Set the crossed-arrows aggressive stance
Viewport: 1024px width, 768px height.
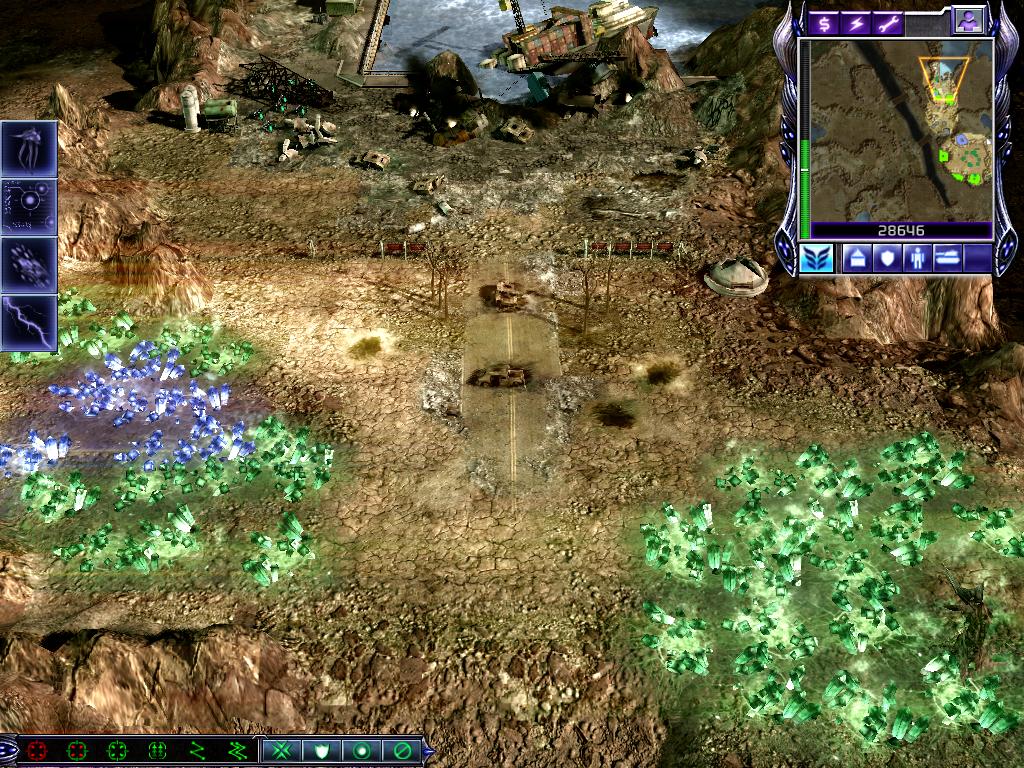(x=282, y=750)
